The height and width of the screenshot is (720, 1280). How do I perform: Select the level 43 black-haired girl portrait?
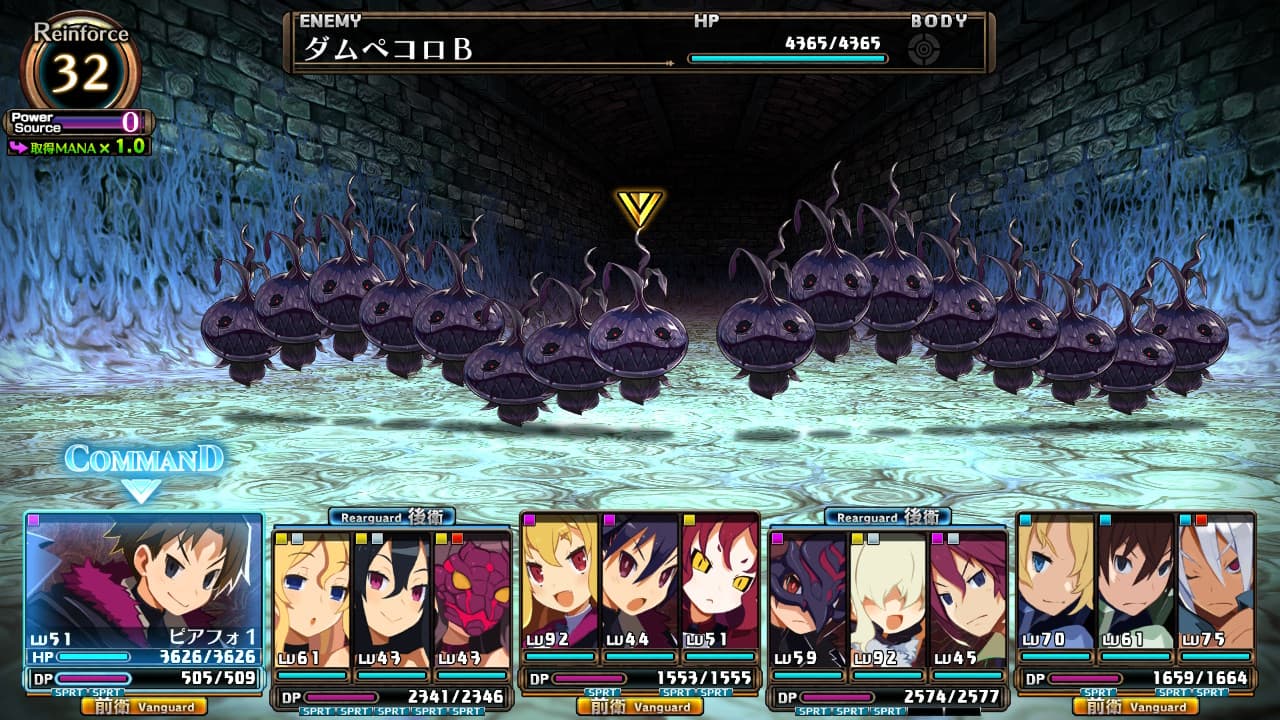pos(391,590)
